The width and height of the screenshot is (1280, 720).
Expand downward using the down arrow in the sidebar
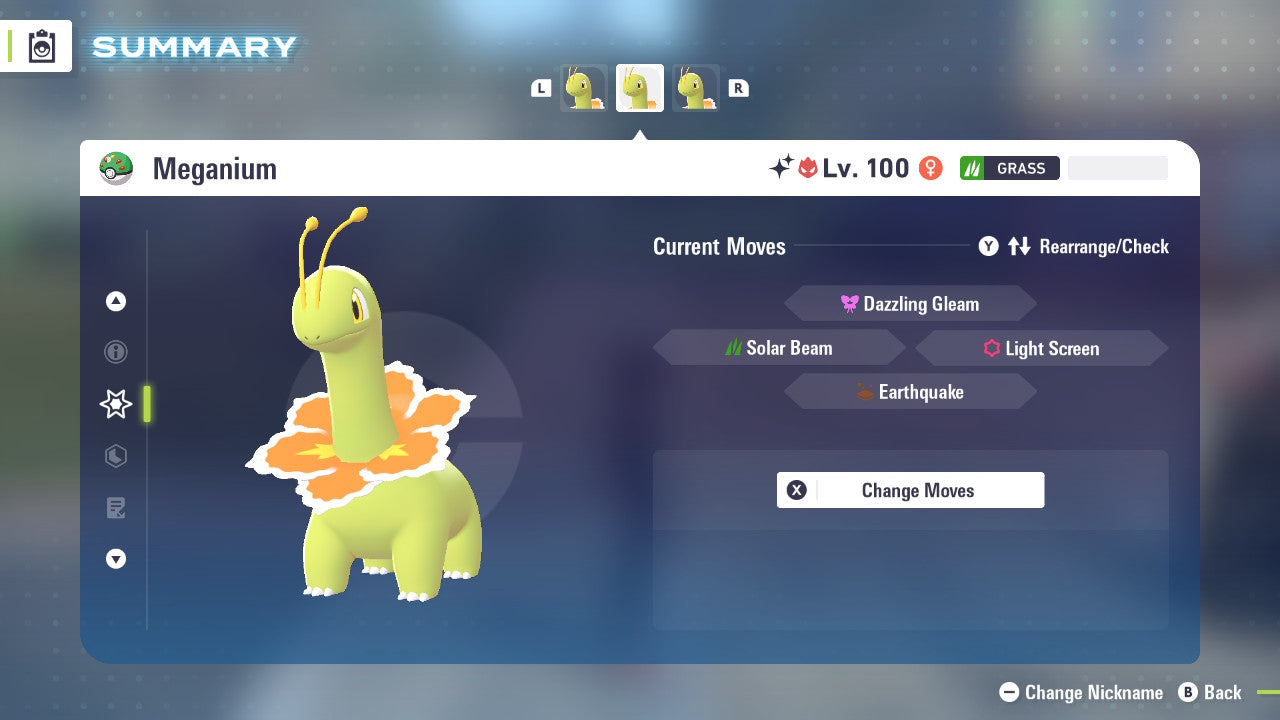pos(115,559)
